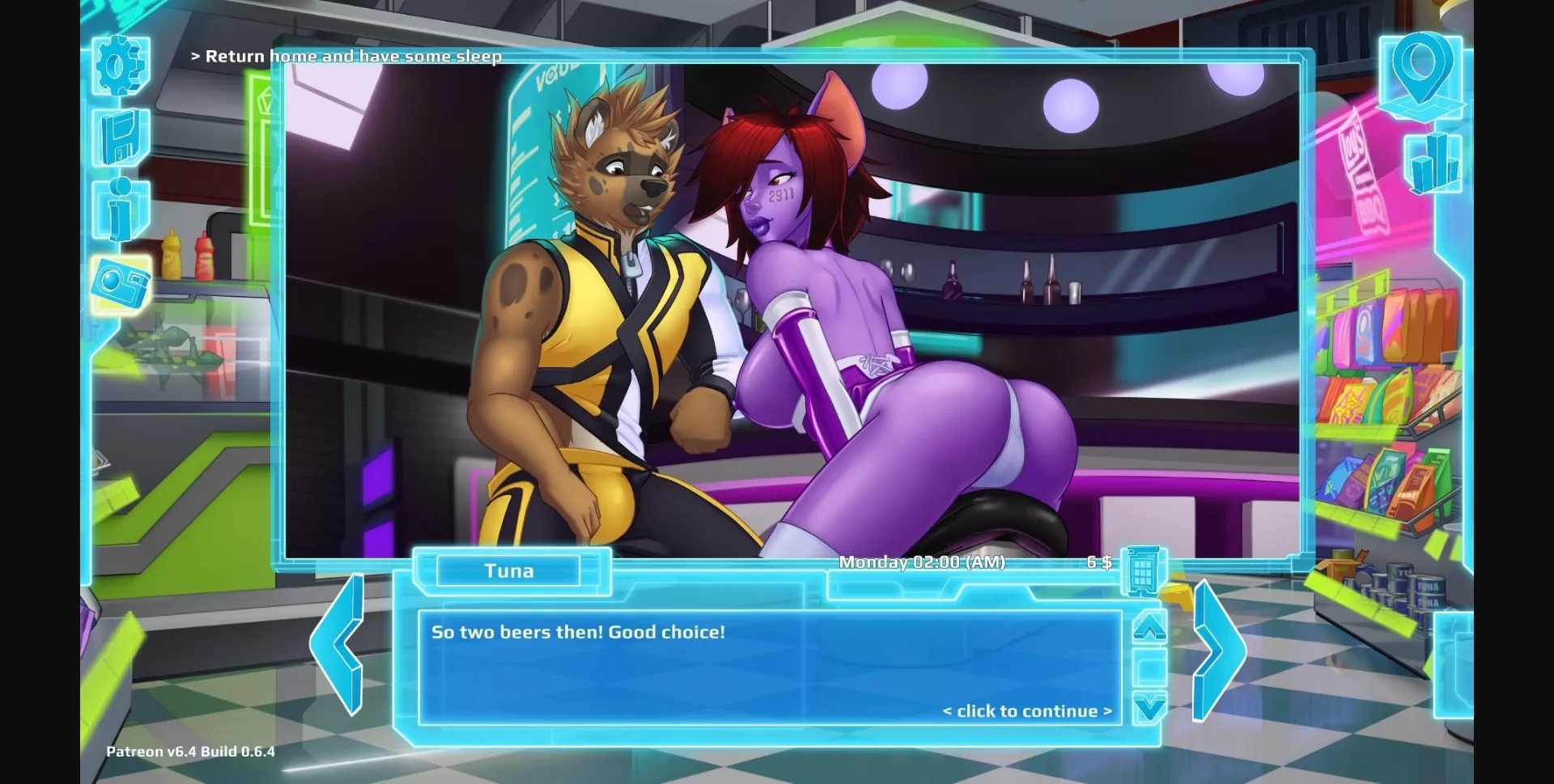Click the Tuna nameplate banner
The width and height of the screenshot is (1554, 784).
click(510, 570)
